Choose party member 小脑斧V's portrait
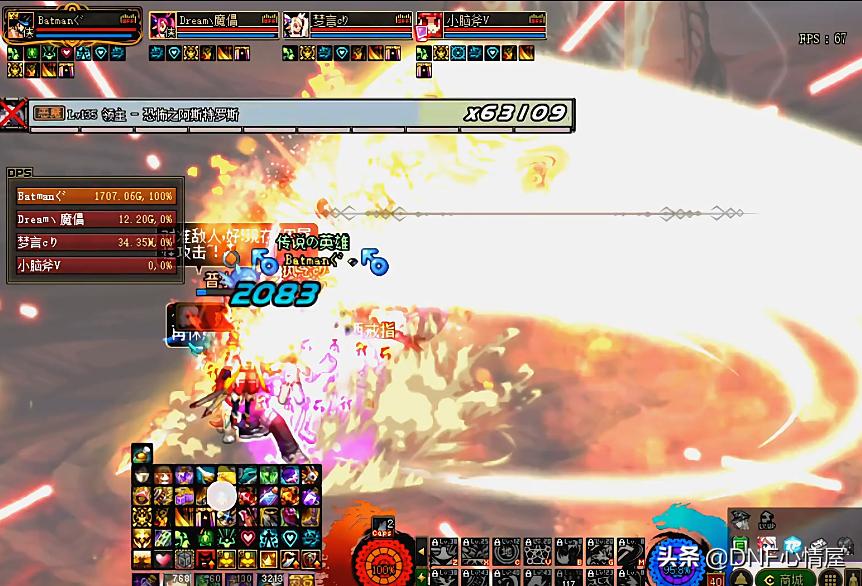 (429, 26)
